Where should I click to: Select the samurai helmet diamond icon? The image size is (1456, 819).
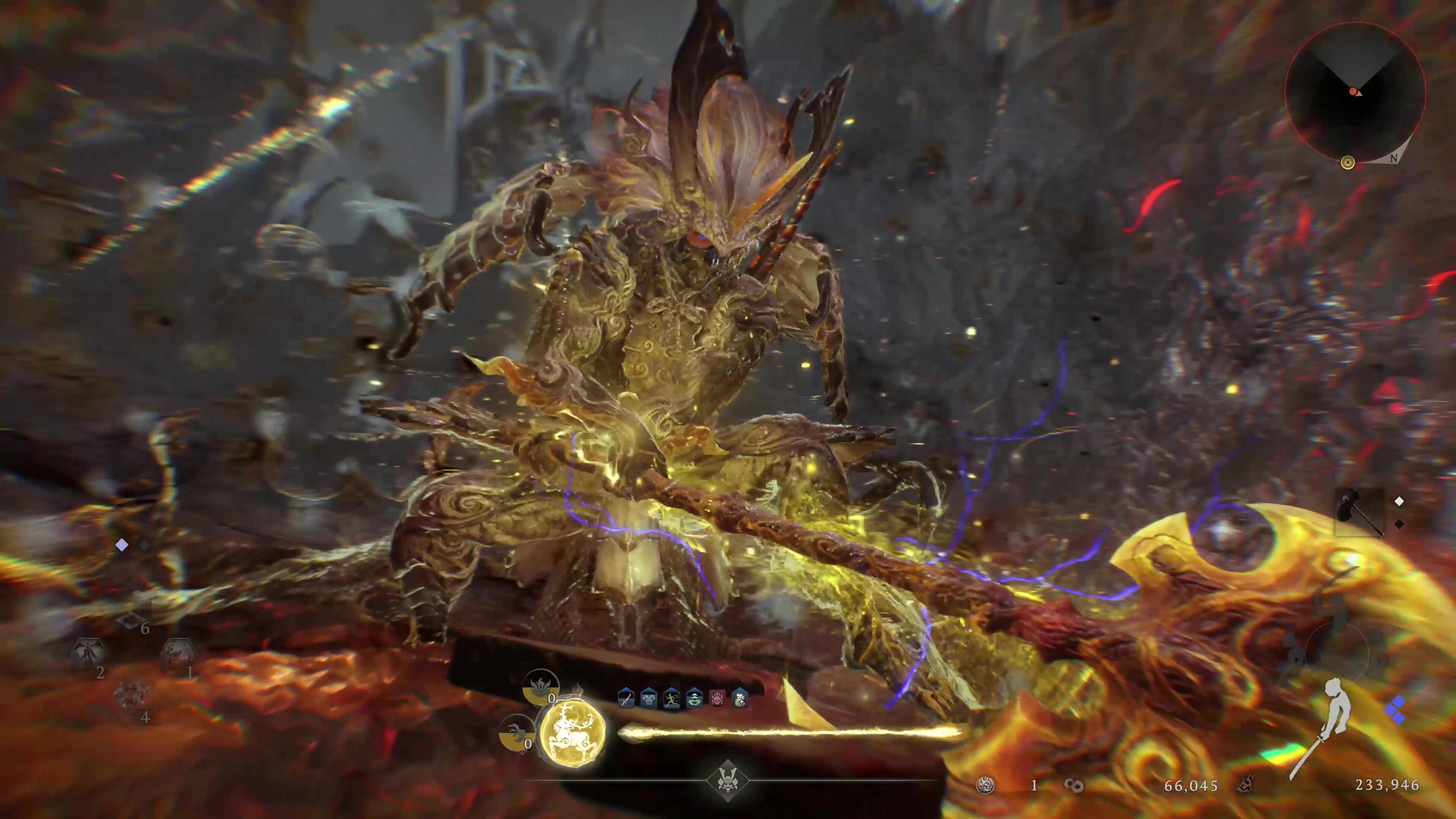coord(728,781)
